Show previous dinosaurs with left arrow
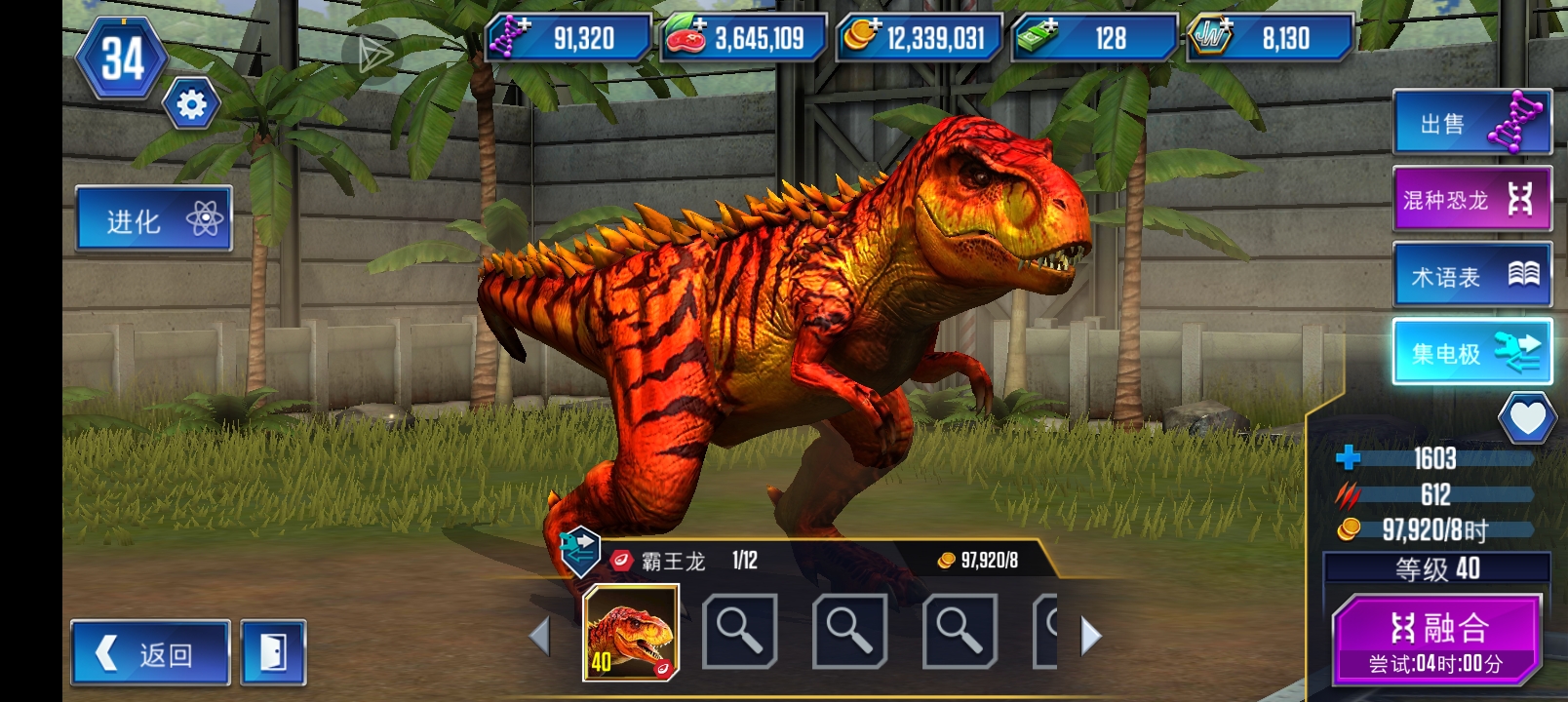Screen dimensions: 1568x702 tap(539, 637)
